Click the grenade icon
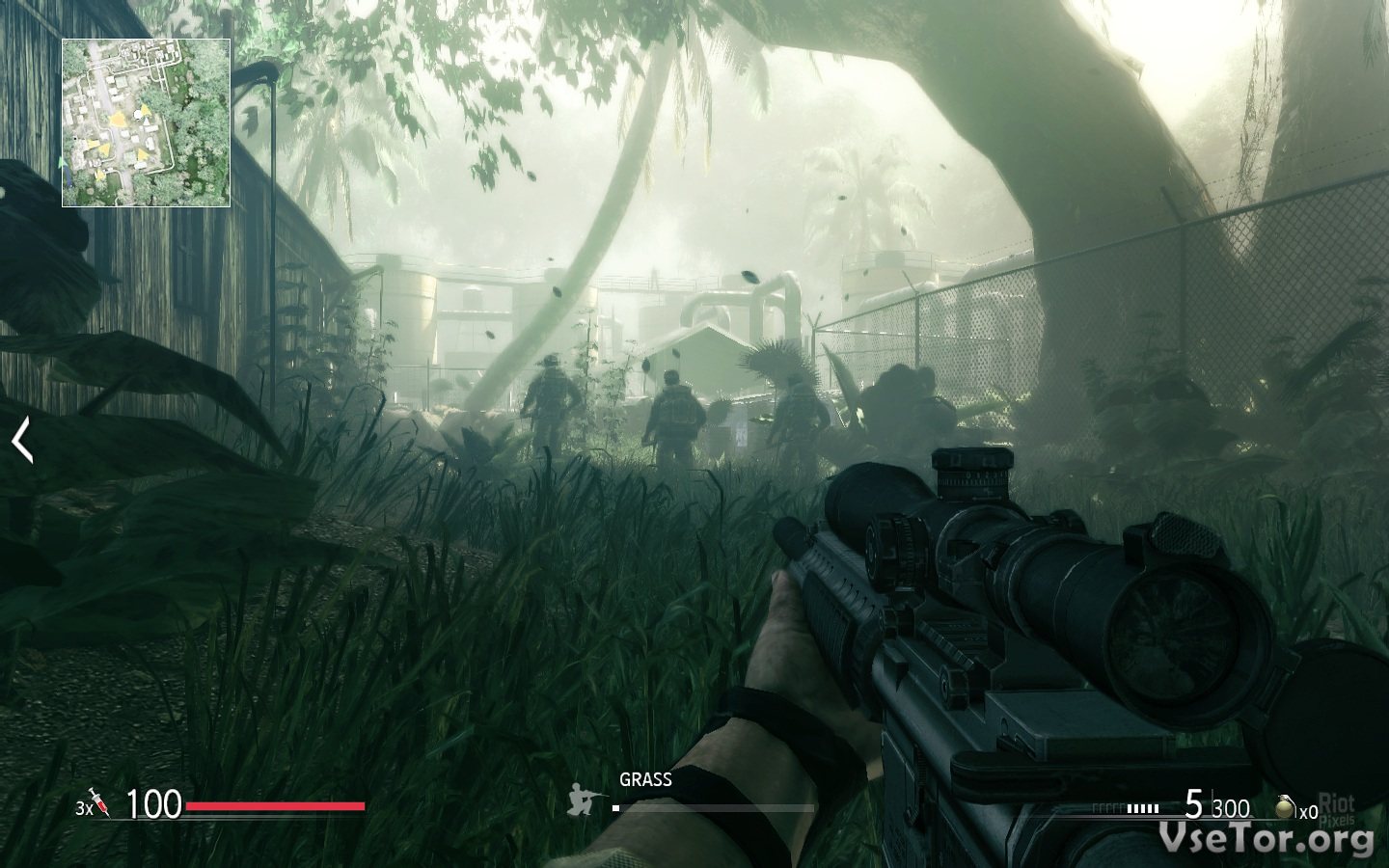This screenshot has width=1389, height=868. pyautogui.click(x=1285, y=808)
